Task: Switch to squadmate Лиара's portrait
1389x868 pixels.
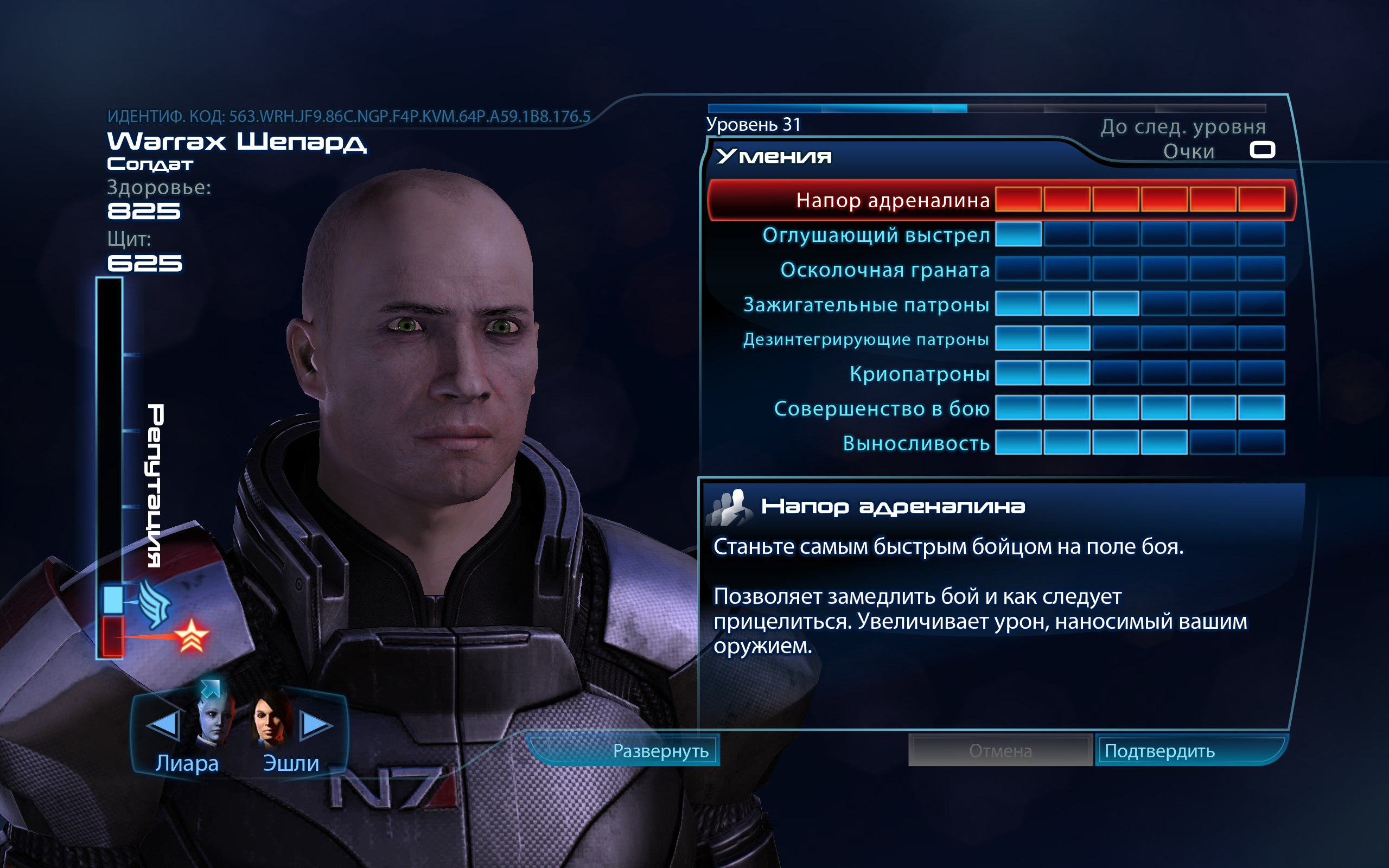Action: tap(214, 719)
